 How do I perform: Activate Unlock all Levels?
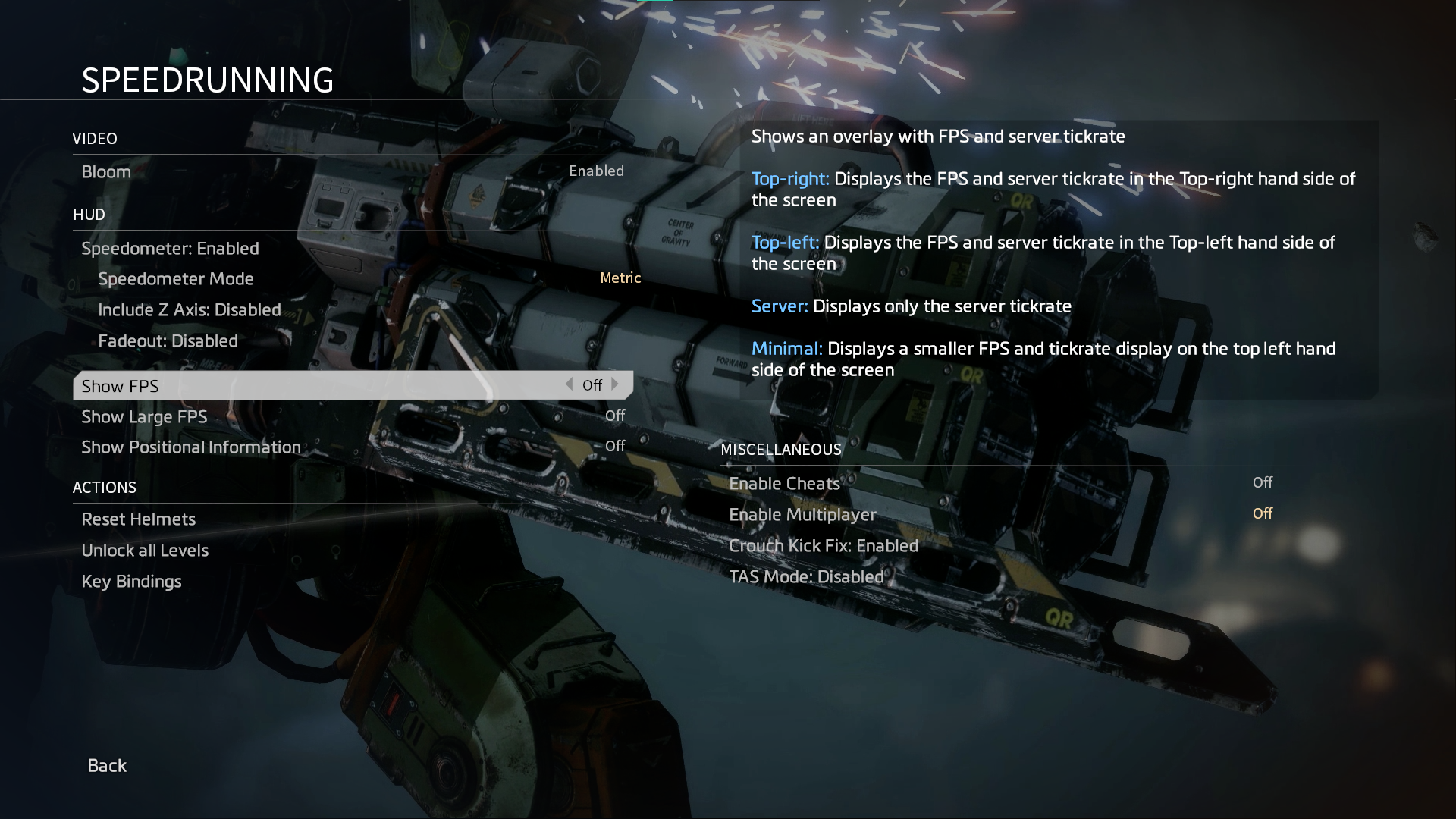[145, 551]
